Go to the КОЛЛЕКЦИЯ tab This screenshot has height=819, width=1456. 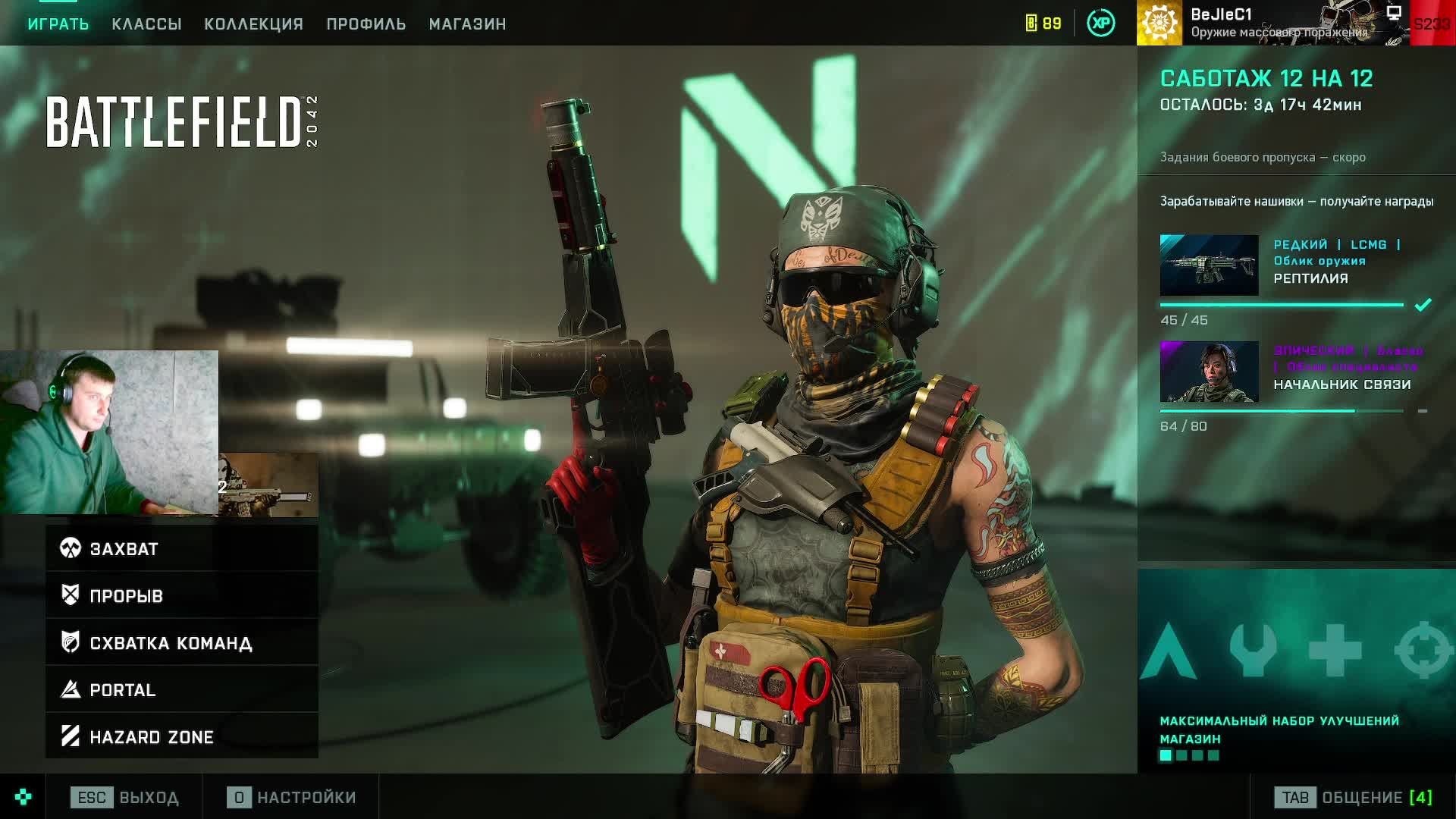(253, 24)
